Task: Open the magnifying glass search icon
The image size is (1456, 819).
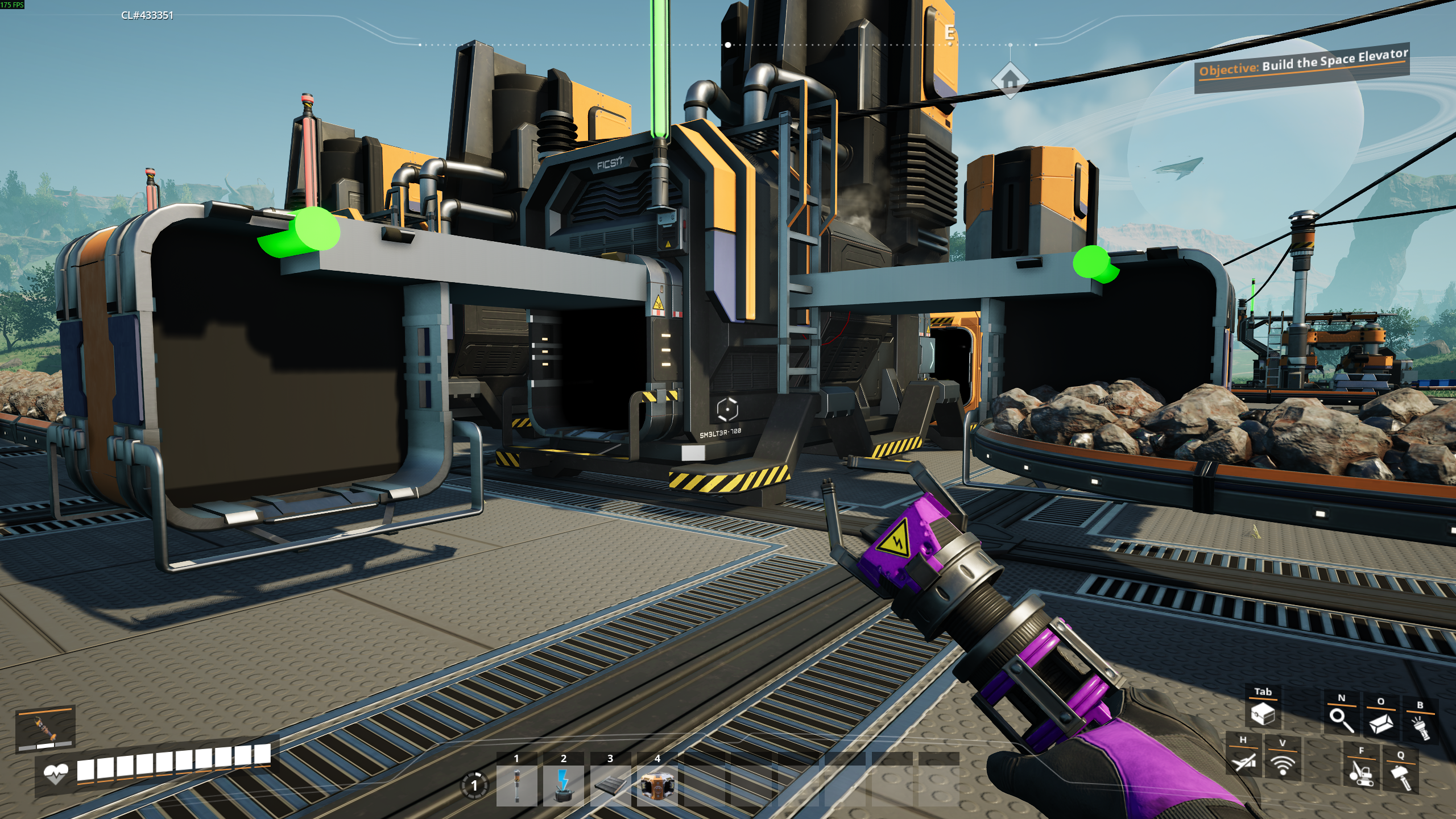Action: (1341, 719)
